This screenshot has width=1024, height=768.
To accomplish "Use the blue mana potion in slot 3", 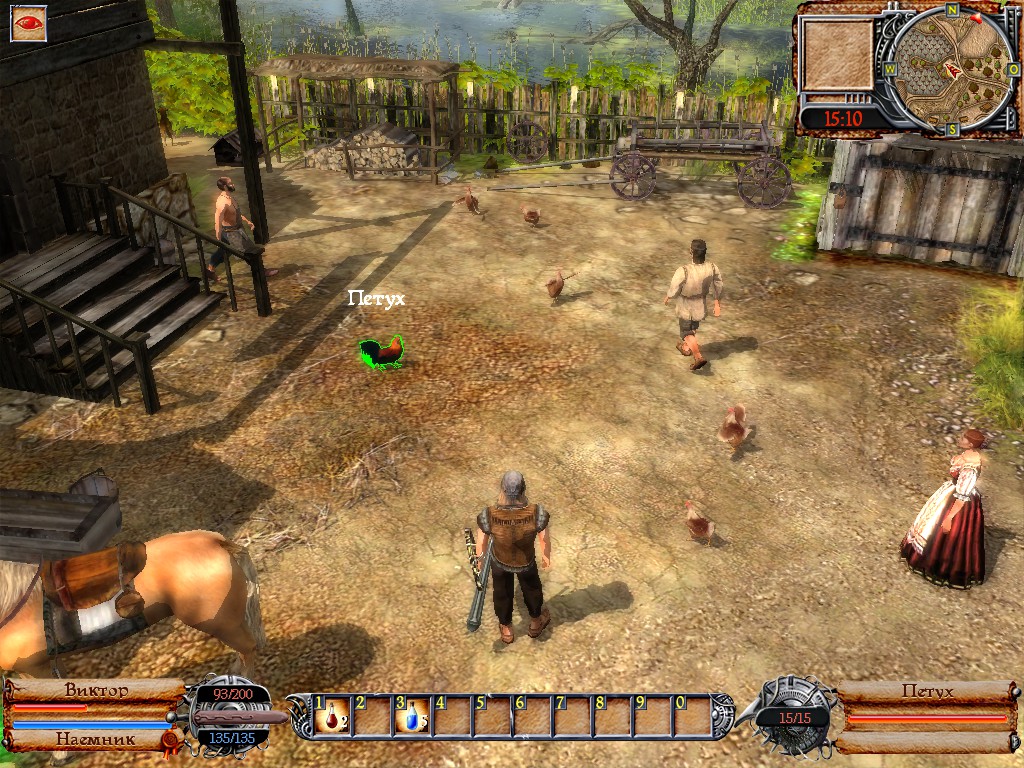I will (411, 716).
